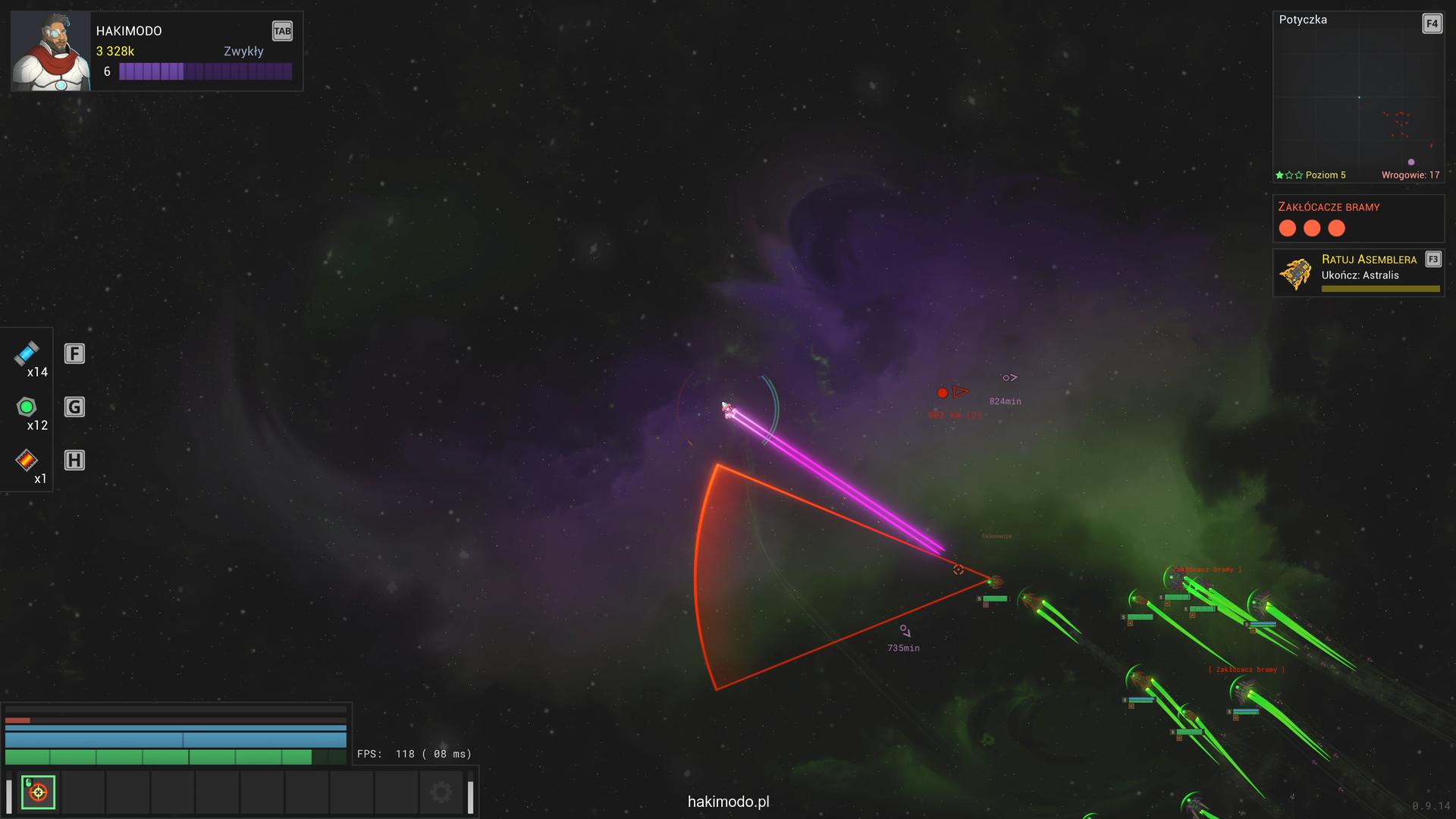The height and width of the screenshot is (819, 1456).
Task: Activate the targeting ability in the hotbar
Action: (x=38, y=792)
